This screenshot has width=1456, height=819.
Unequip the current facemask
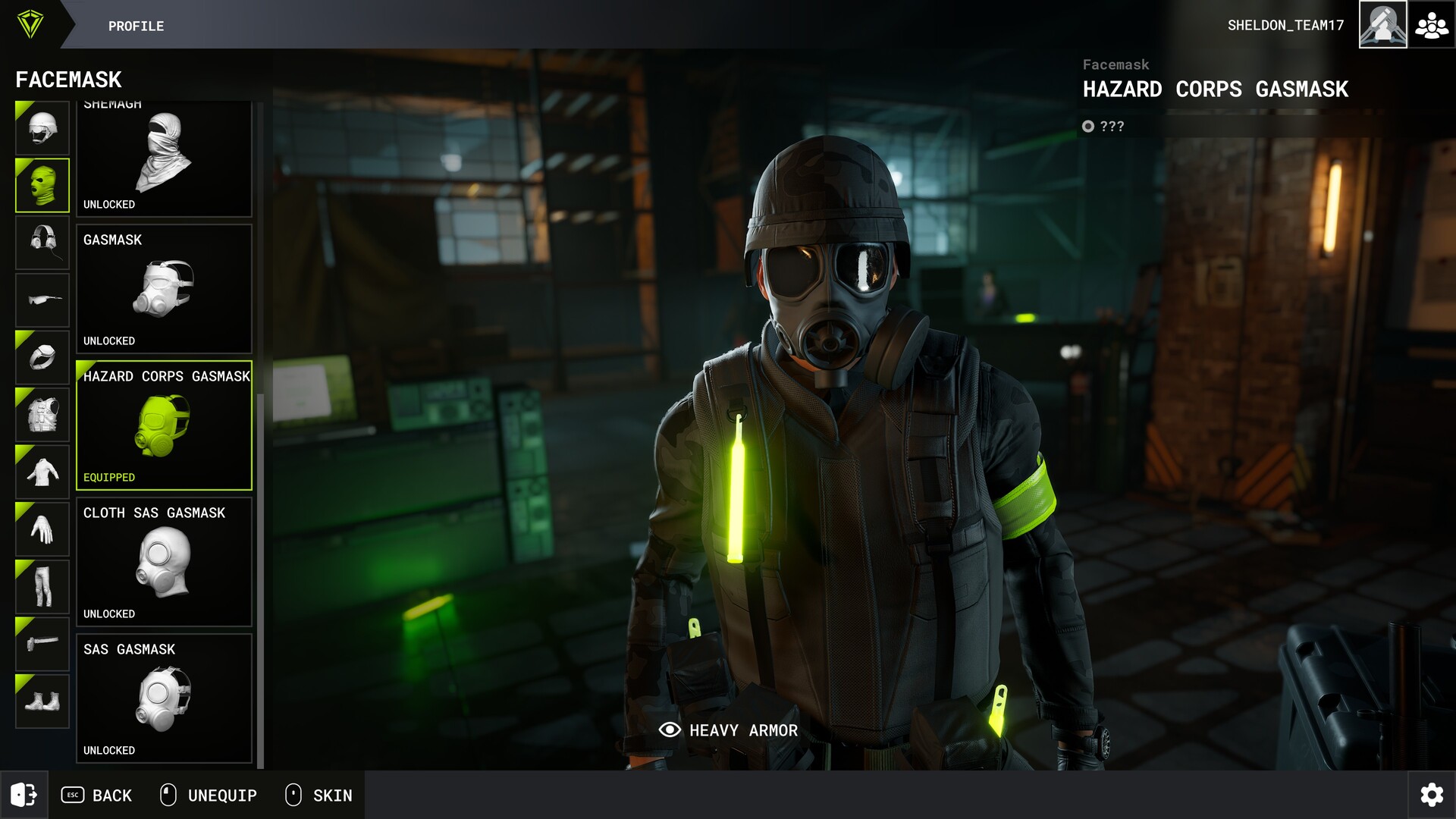tap(209, 795)
